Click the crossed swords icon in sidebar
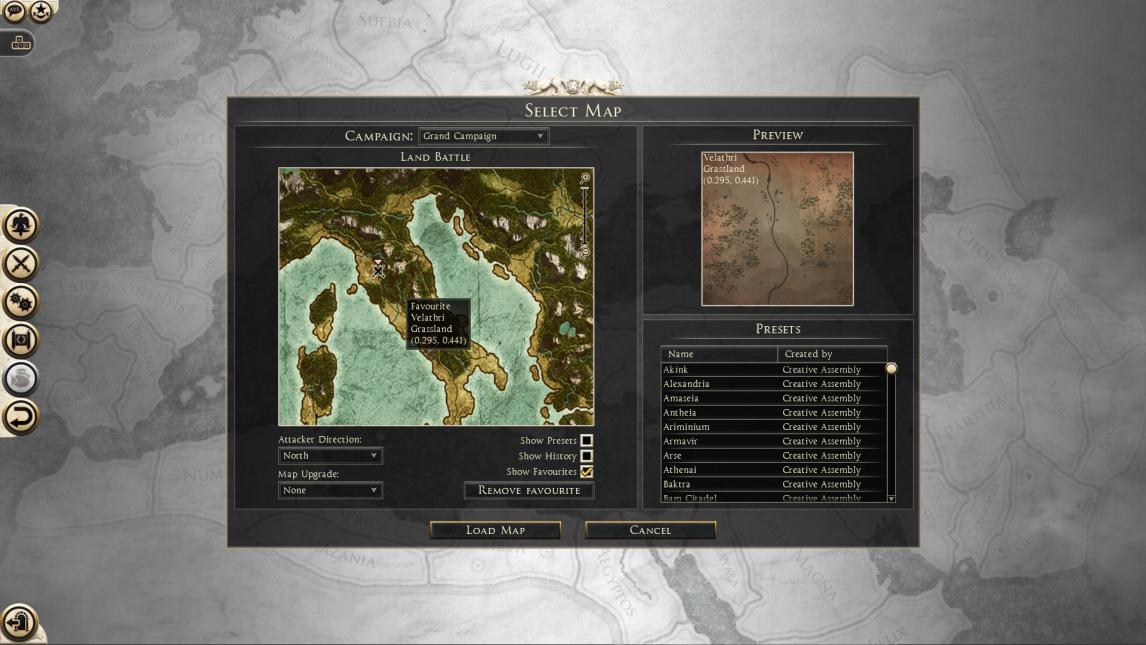The height and width of the screenshot is (645, 1146). 21,263
